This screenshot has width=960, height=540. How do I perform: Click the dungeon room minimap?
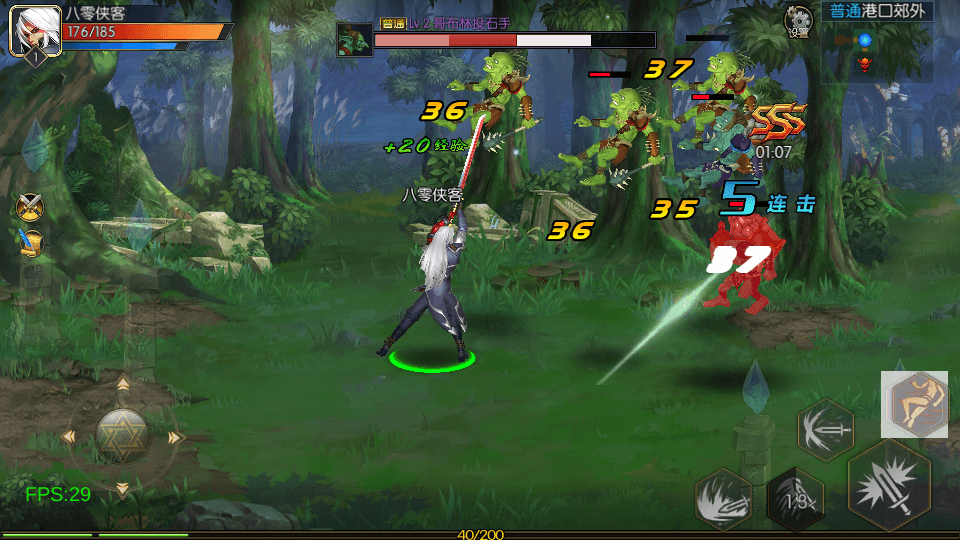pyautogui.click(x=865, y=53)
